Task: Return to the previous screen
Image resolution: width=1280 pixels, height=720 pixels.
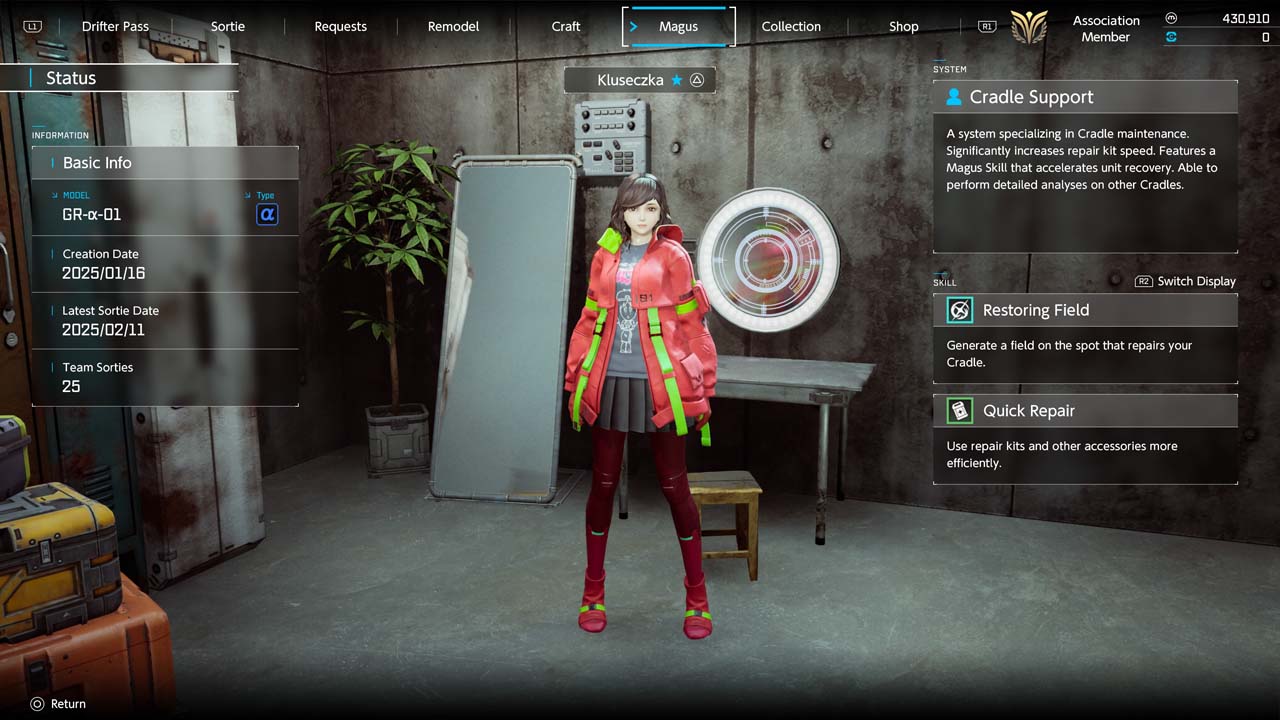Action: point(58,704)
